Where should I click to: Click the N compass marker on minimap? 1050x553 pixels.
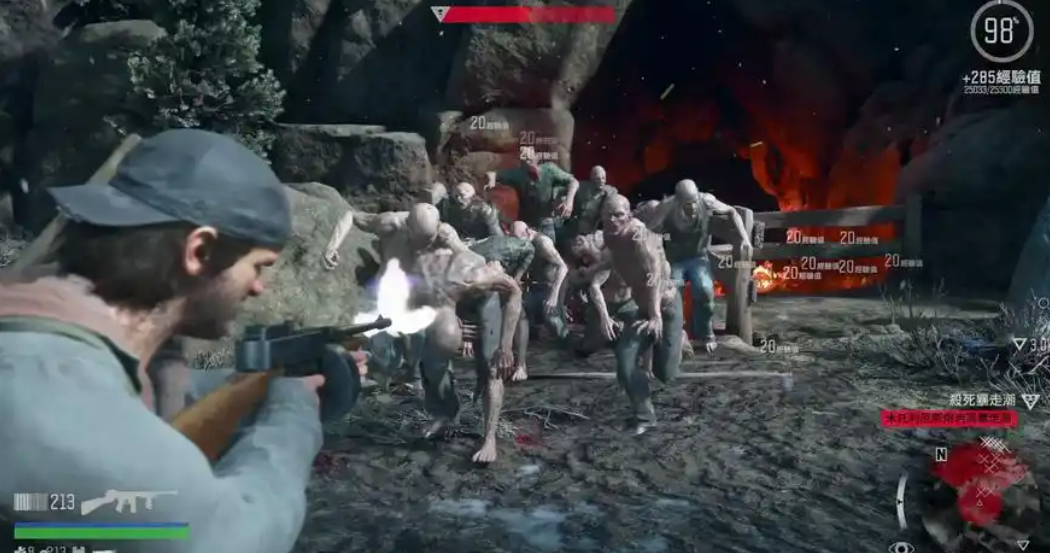[x=940, y=453]
